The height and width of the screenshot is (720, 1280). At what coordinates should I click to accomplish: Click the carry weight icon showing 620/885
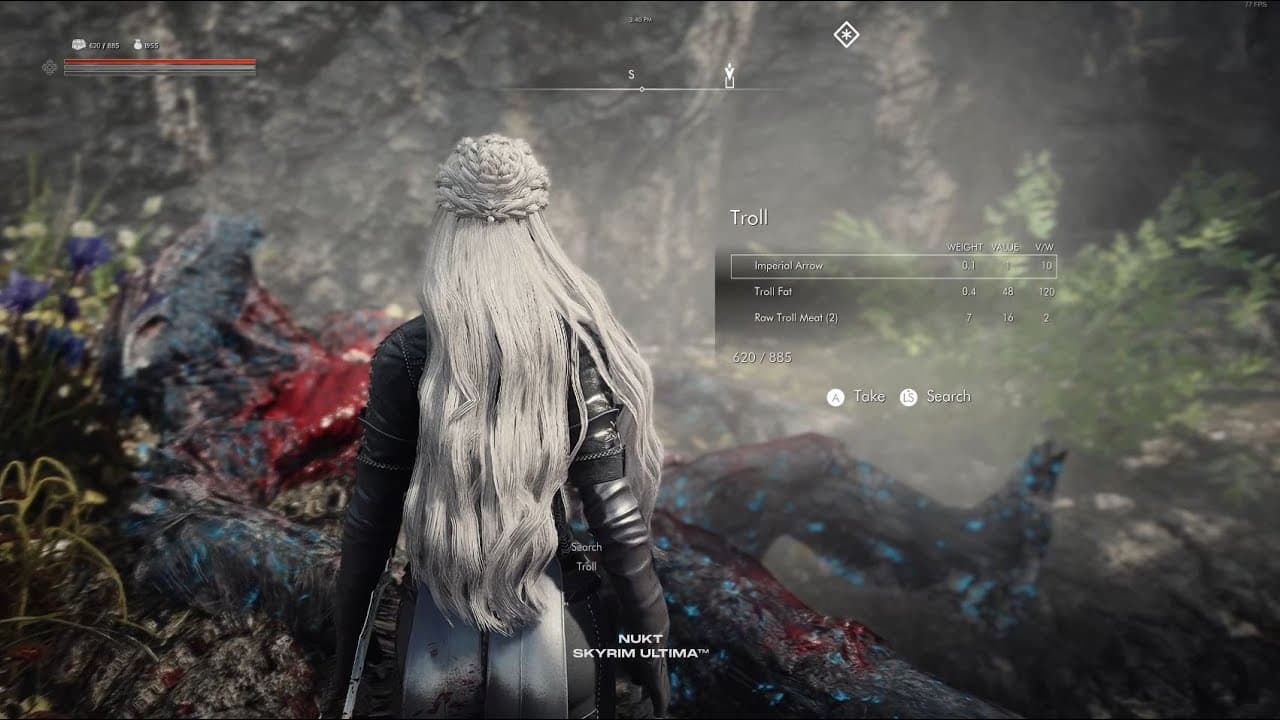click(x=78, y=45)
